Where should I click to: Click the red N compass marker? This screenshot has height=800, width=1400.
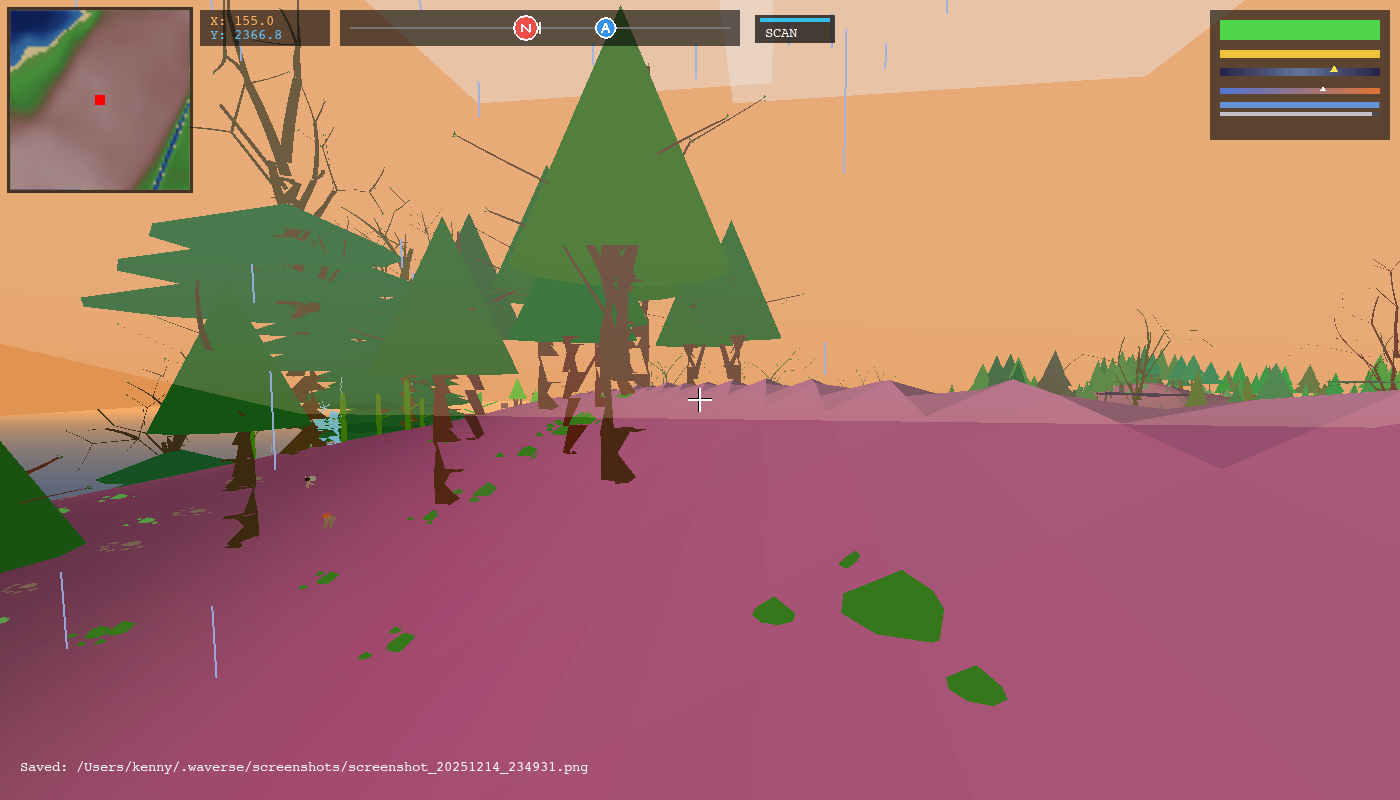524,28
